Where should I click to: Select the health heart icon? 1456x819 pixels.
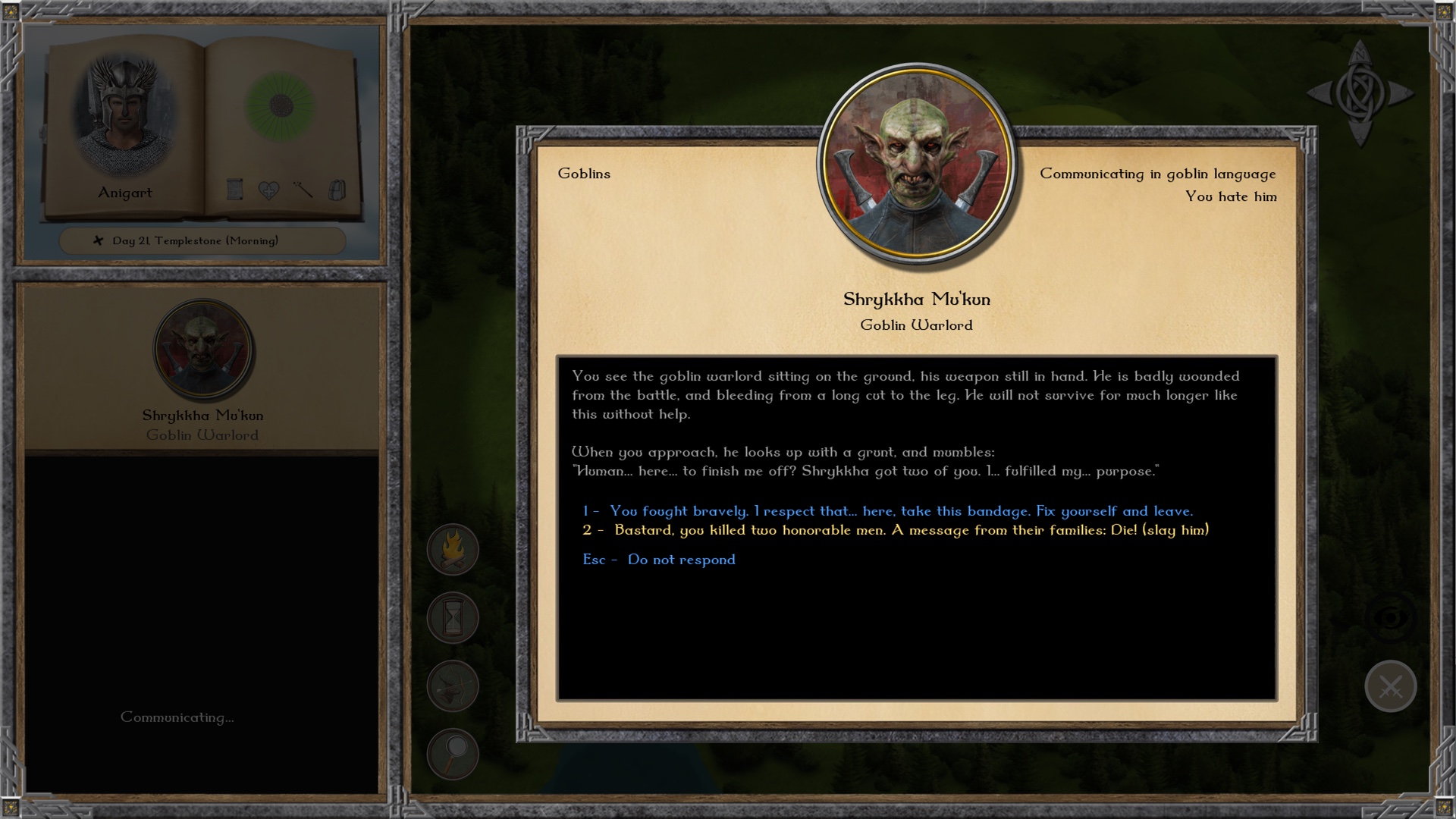[268, 190]
